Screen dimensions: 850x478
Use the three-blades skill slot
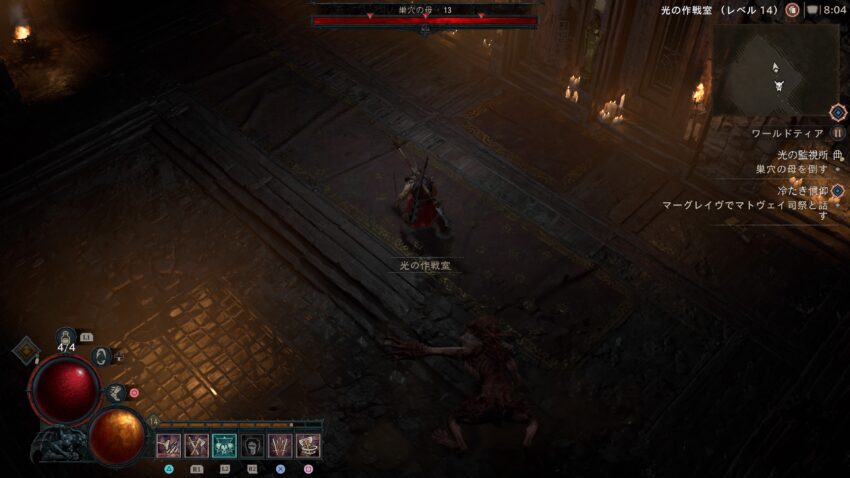pos(280,446)
